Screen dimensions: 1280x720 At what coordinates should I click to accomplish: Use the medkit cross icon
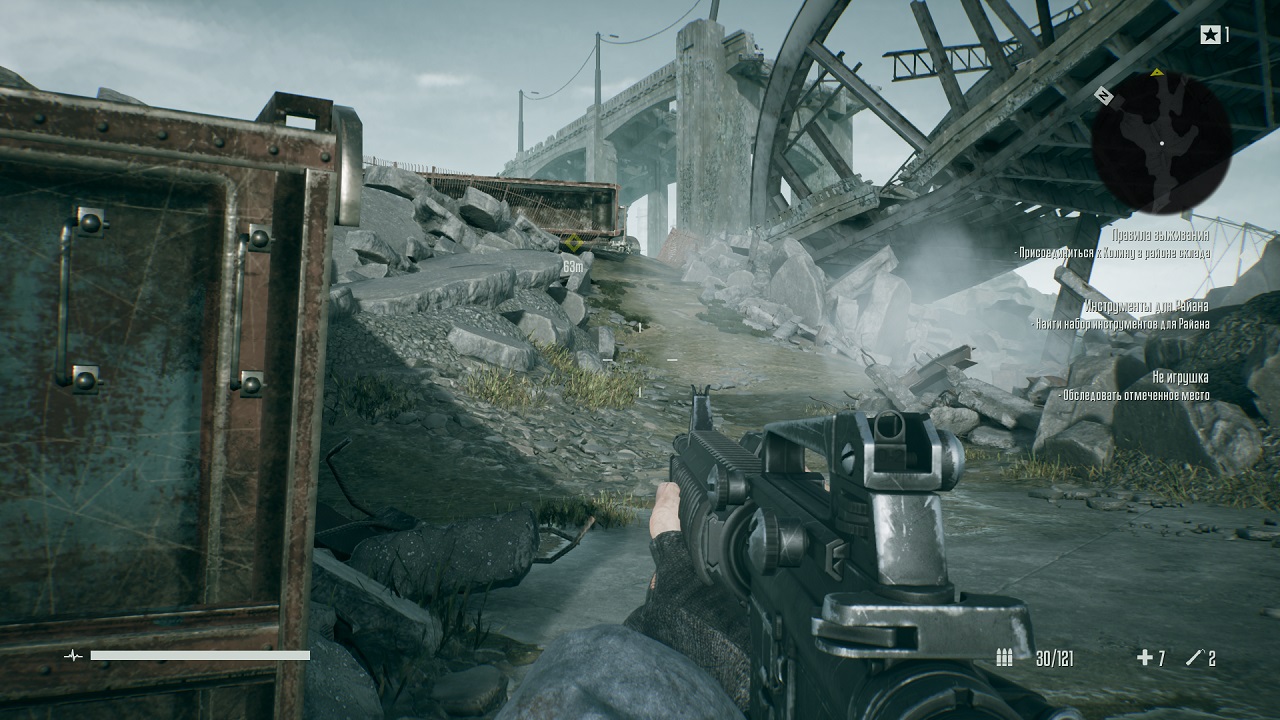[1144, 658]
